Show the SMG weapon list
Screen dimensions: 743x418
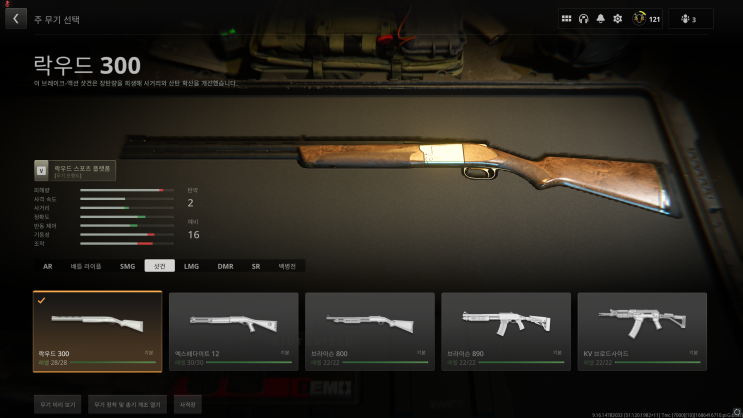point(126,266)
